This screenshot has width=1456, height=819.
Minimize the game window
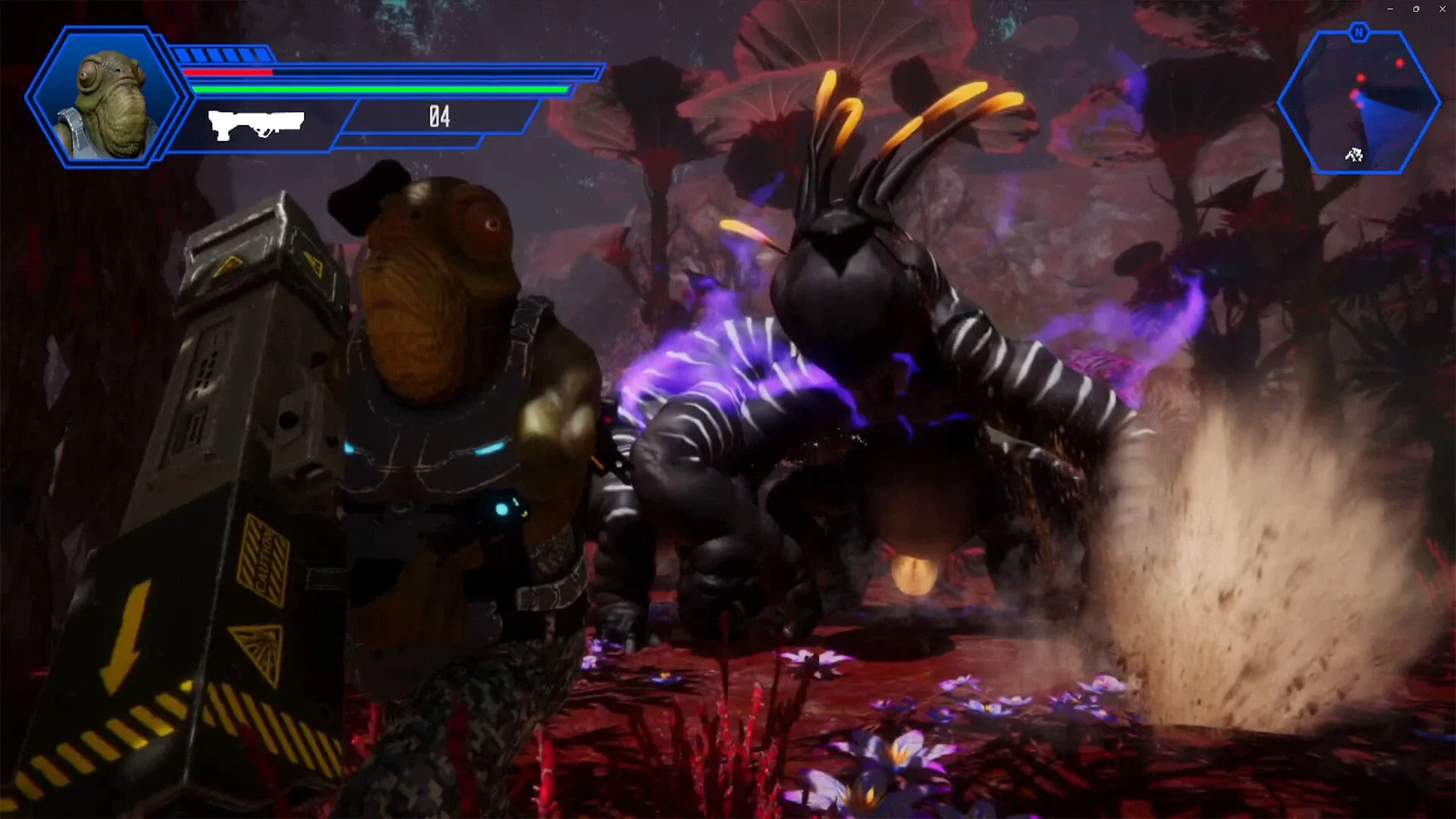[x=1390, y=9]
